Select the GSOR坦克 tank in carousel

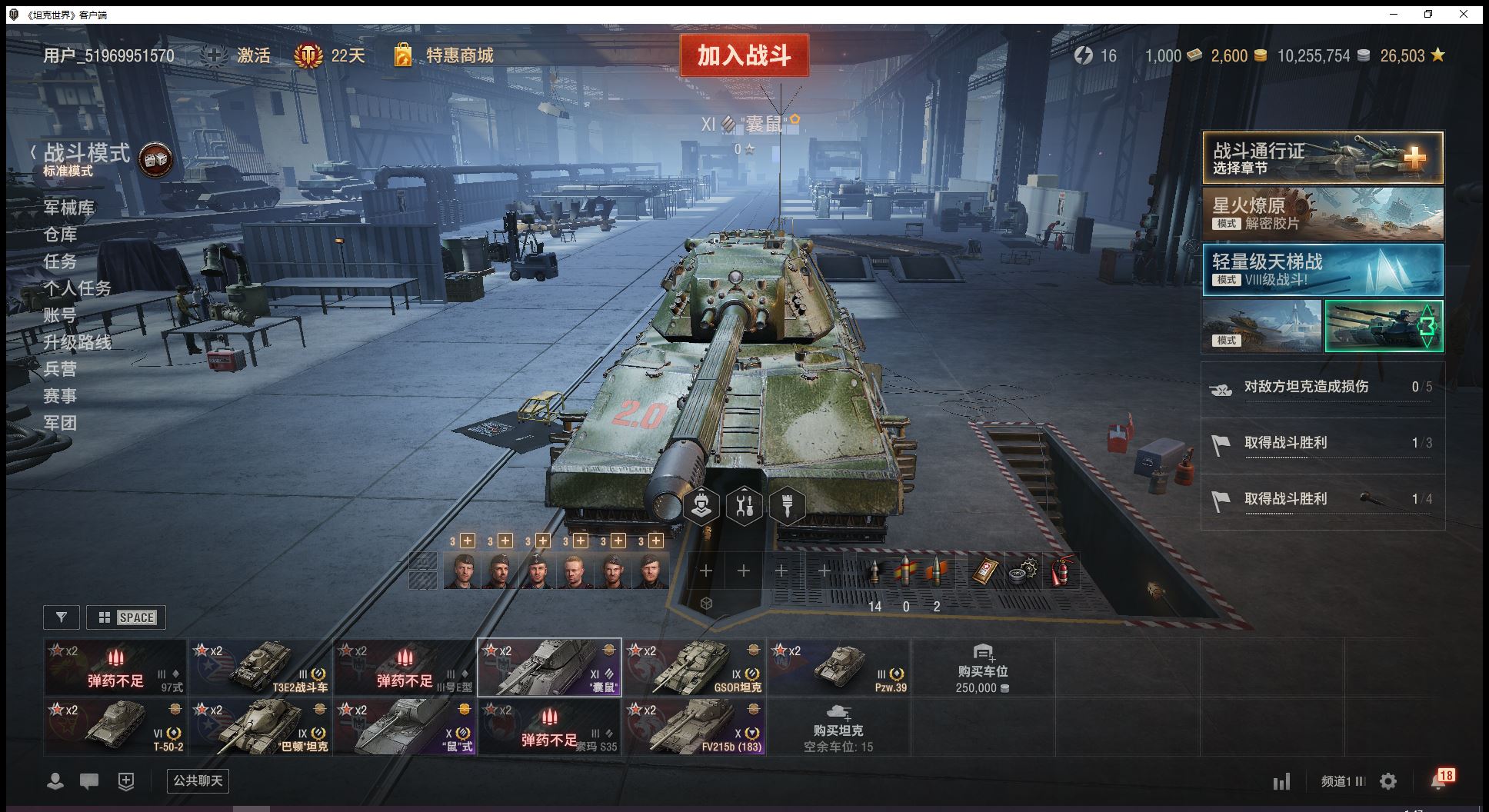[695, 667]
